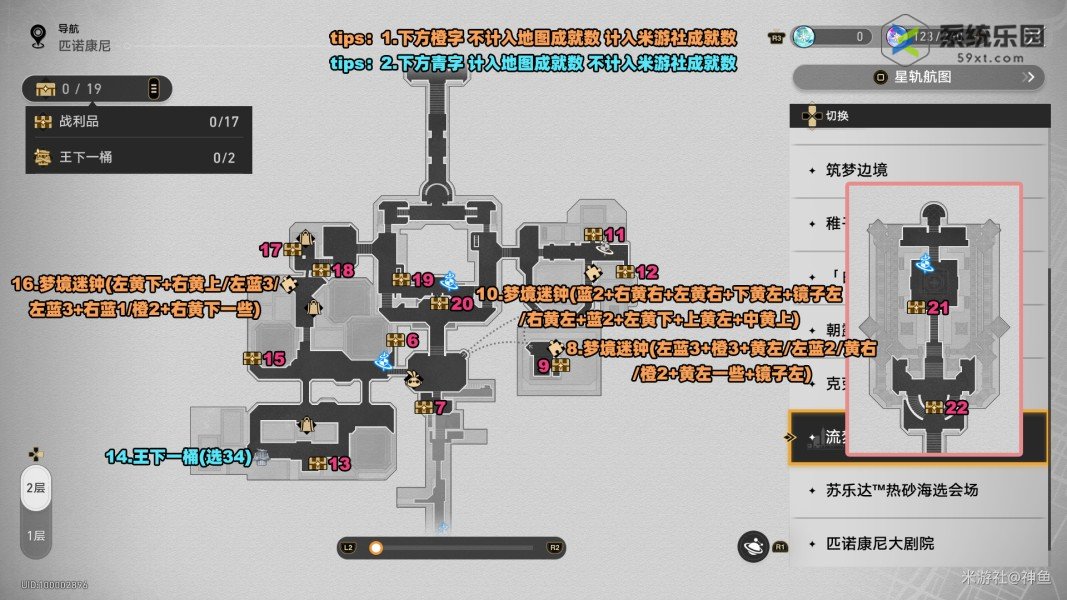Switch to floor 1层

(x=35, y=535)
